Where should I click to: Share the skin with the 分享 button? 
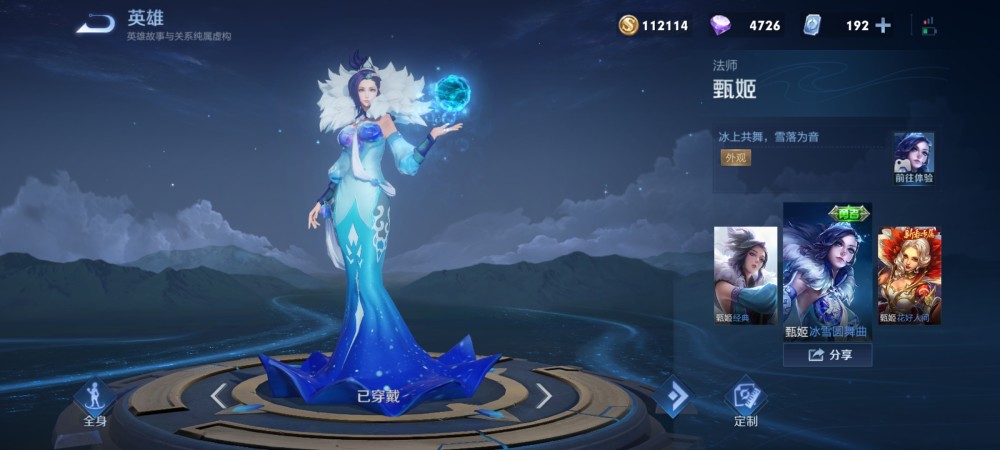pos(827,354)
